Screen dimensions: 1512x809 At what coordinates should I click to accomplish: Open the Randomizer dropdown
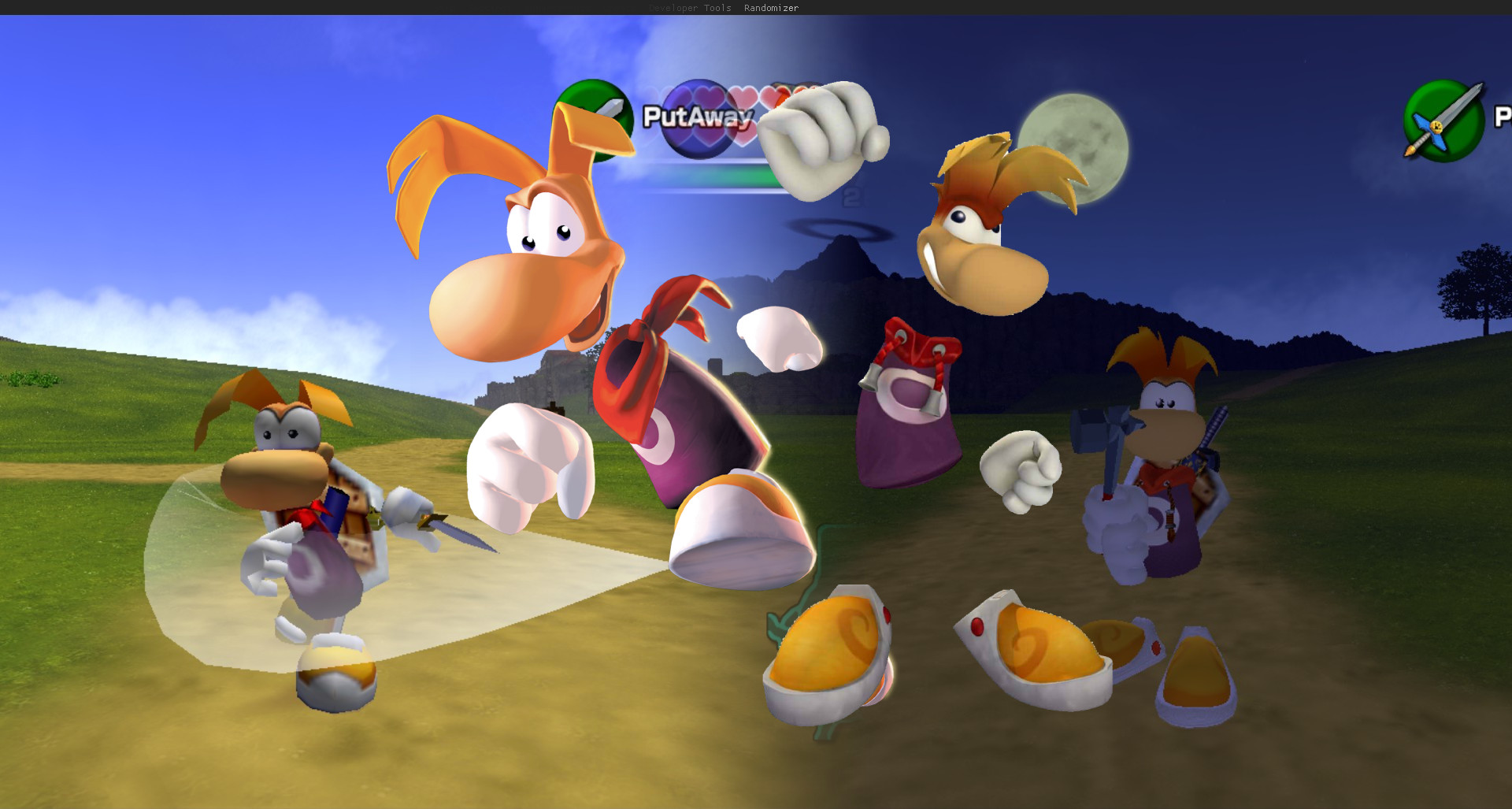(x=770, y=8)
